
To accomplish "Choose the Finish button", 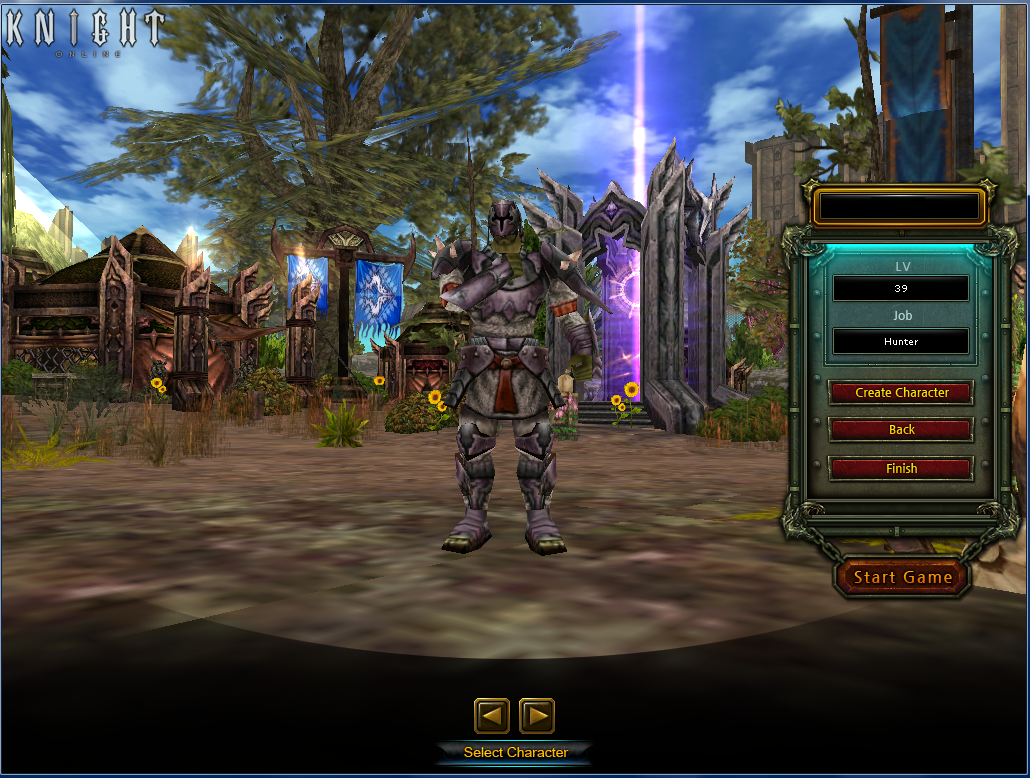I will 901,468.
